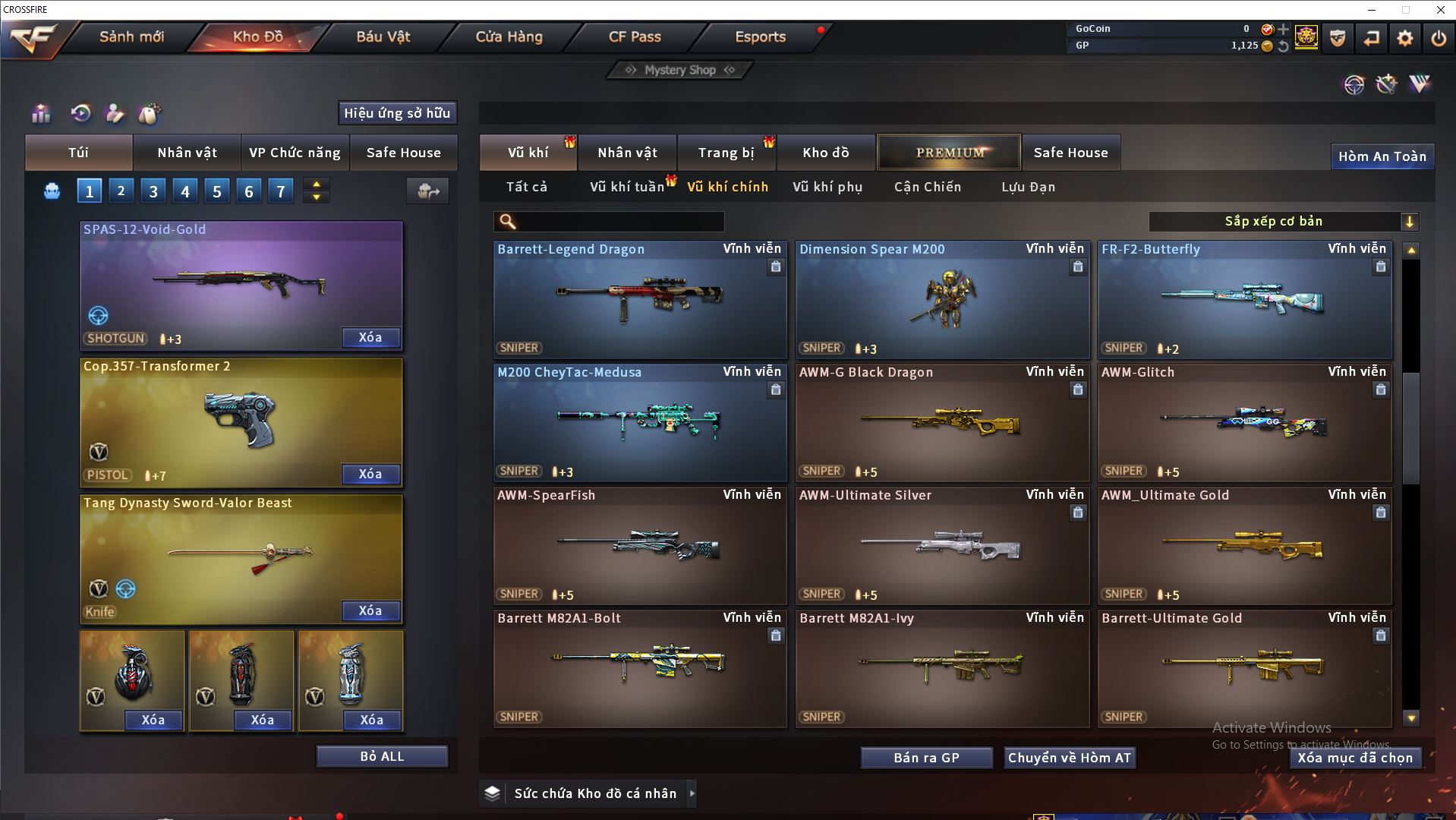Viewport: 1456px width, 820px height.
Task: Unequip everything with Bỏ ALL
Action: tap(382, 756)
